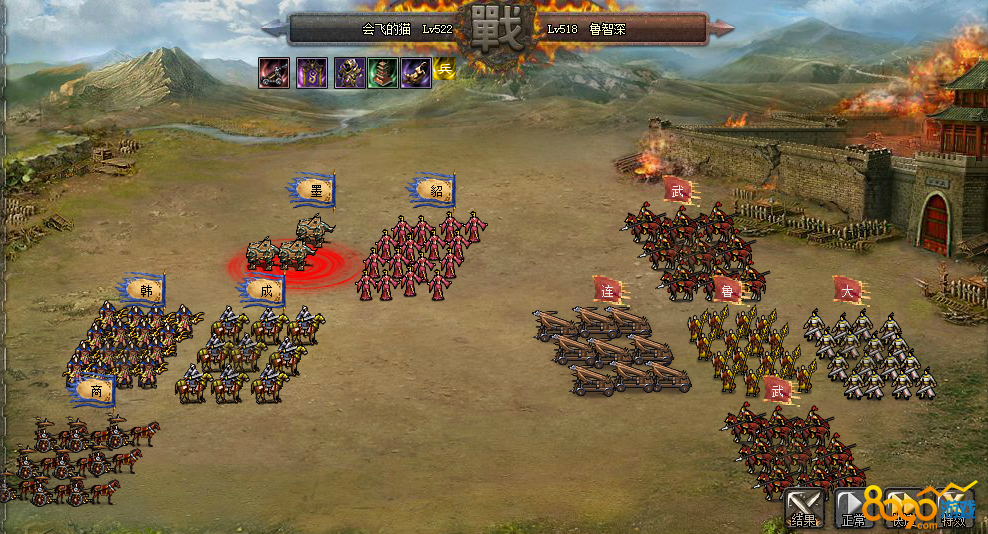Image resolution: width=988 pixels, height=534 pixels.
Task: Select the red catapult buff icon
Action: (274, 72)
